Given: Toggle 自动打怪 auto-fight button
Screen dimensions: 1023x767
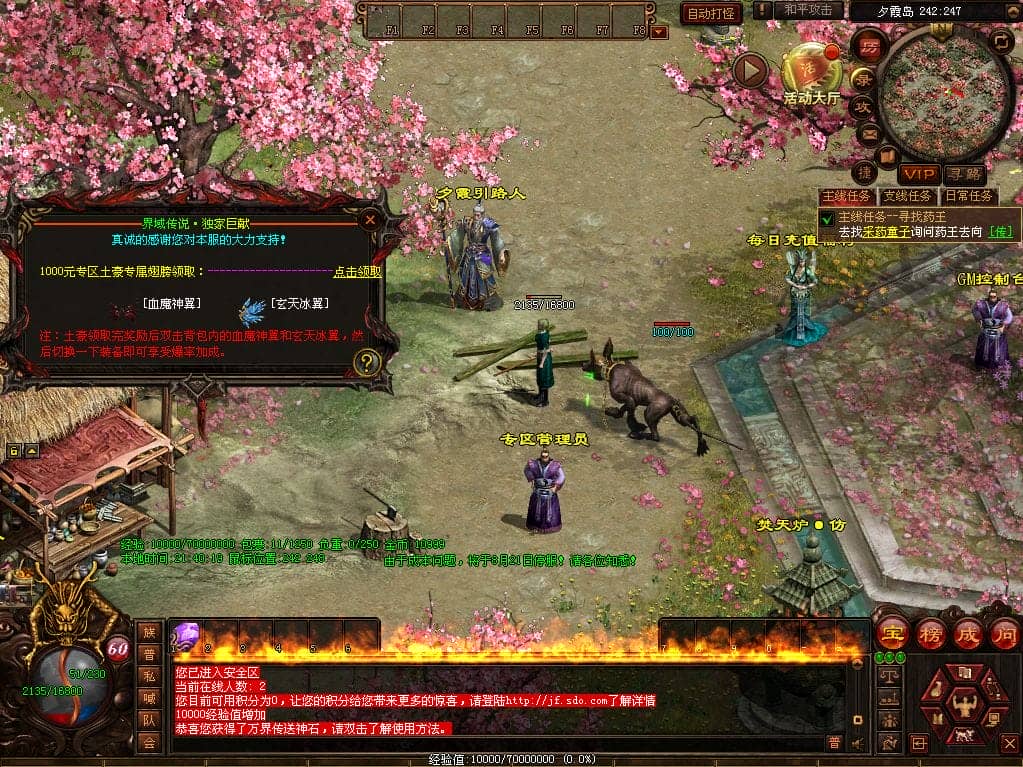Looking at the screenshot, I should point(711,13).
